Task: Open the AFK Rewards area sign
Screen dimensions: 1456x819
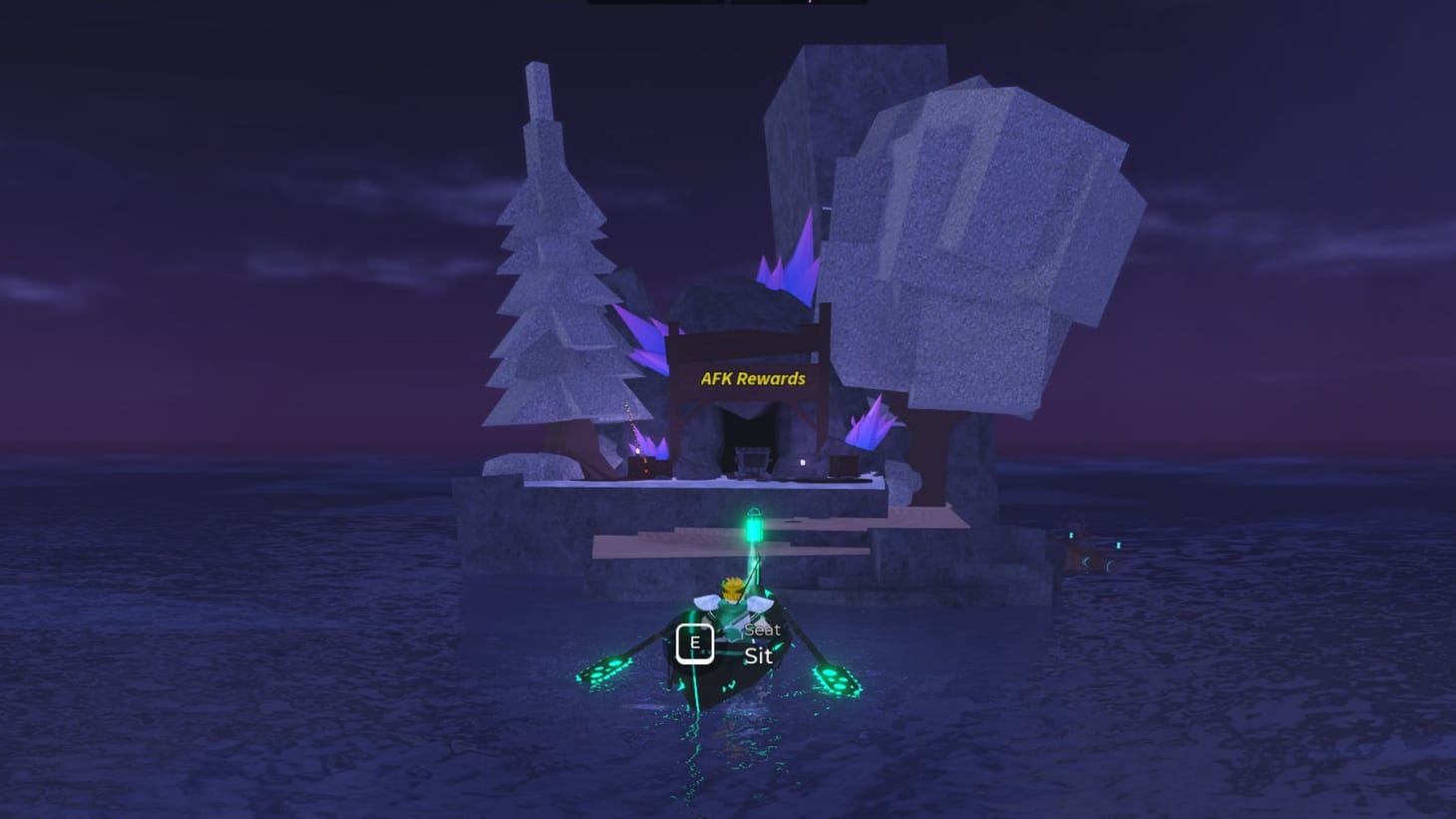Action: coord(753,379)
